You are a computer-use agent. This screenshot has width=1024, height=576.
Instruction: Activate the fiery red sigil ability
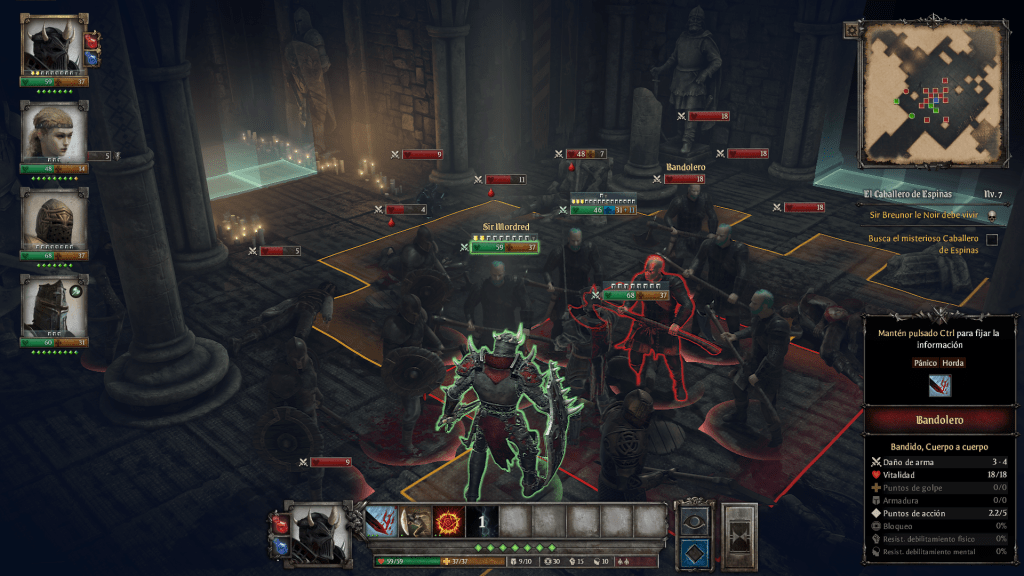pos(447,520)
